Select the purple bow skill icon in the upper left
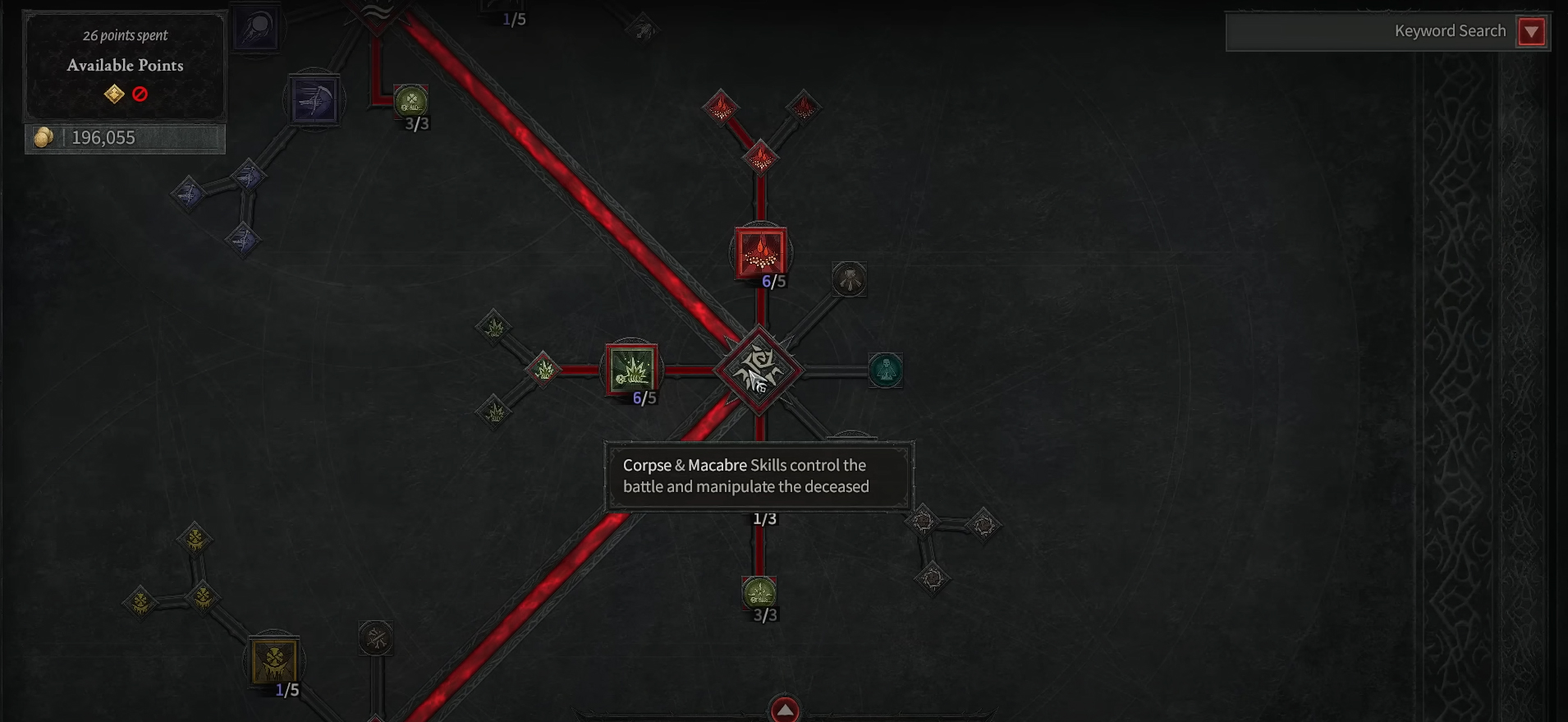 314,99
